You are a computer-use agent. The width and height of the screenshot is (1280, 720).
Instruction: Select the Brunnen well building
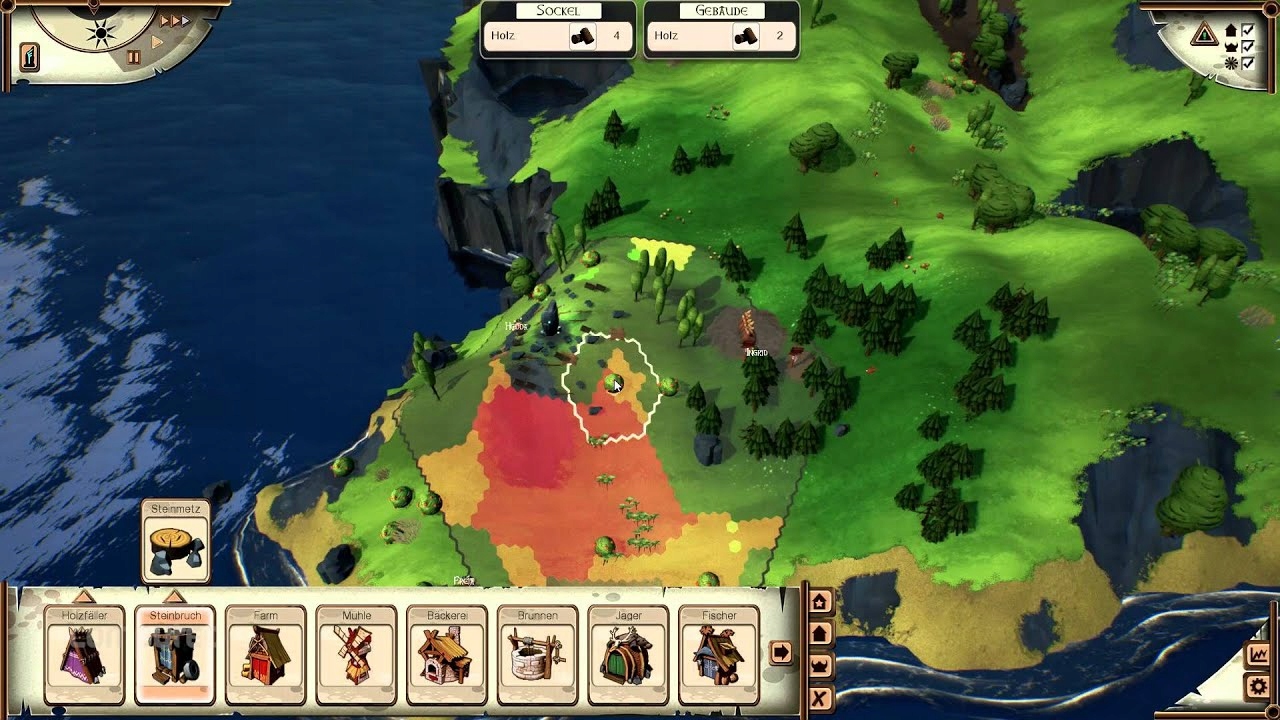tap(537, 655)
